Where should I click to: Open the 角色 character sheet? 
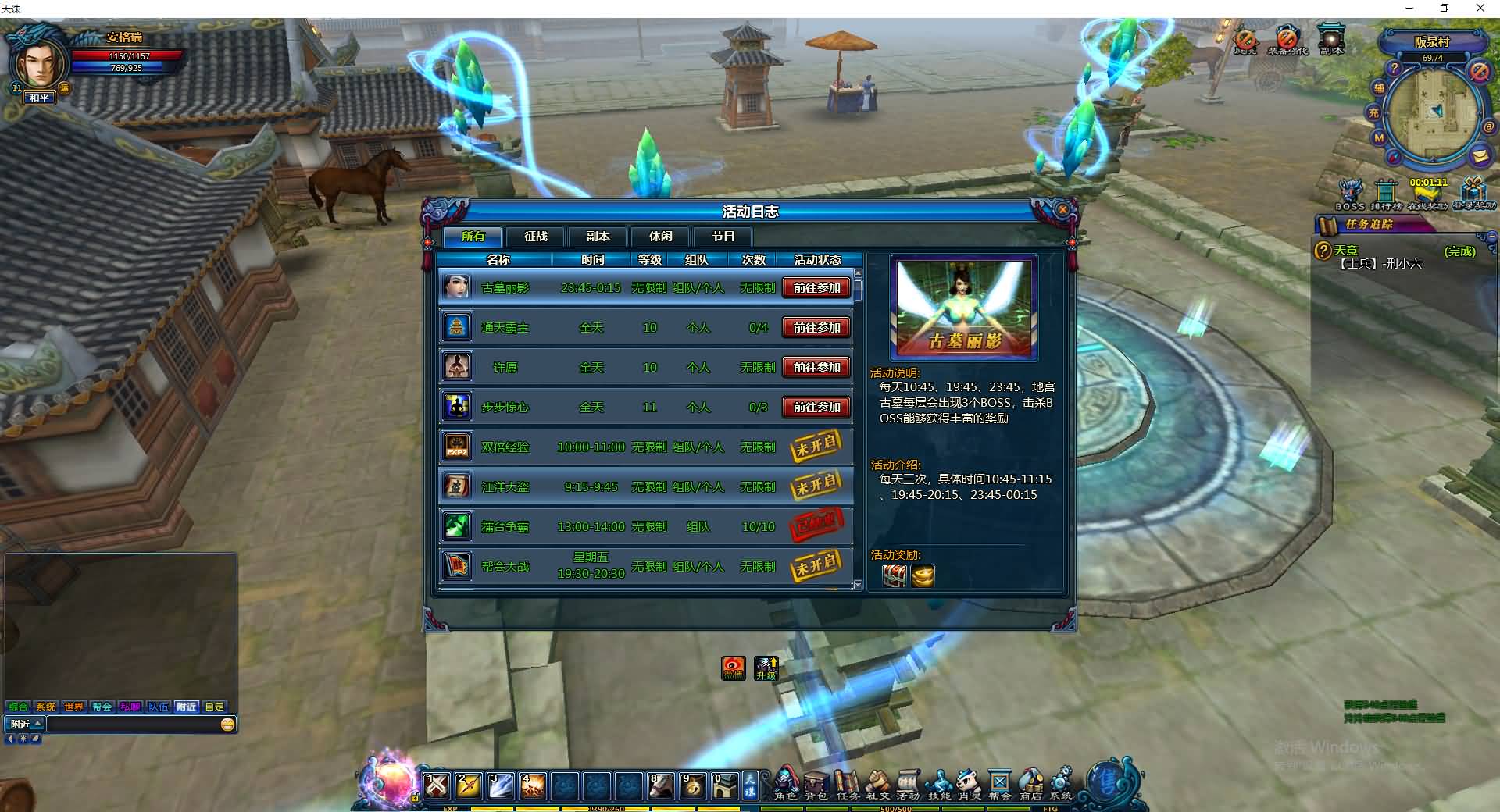point(785,783)
